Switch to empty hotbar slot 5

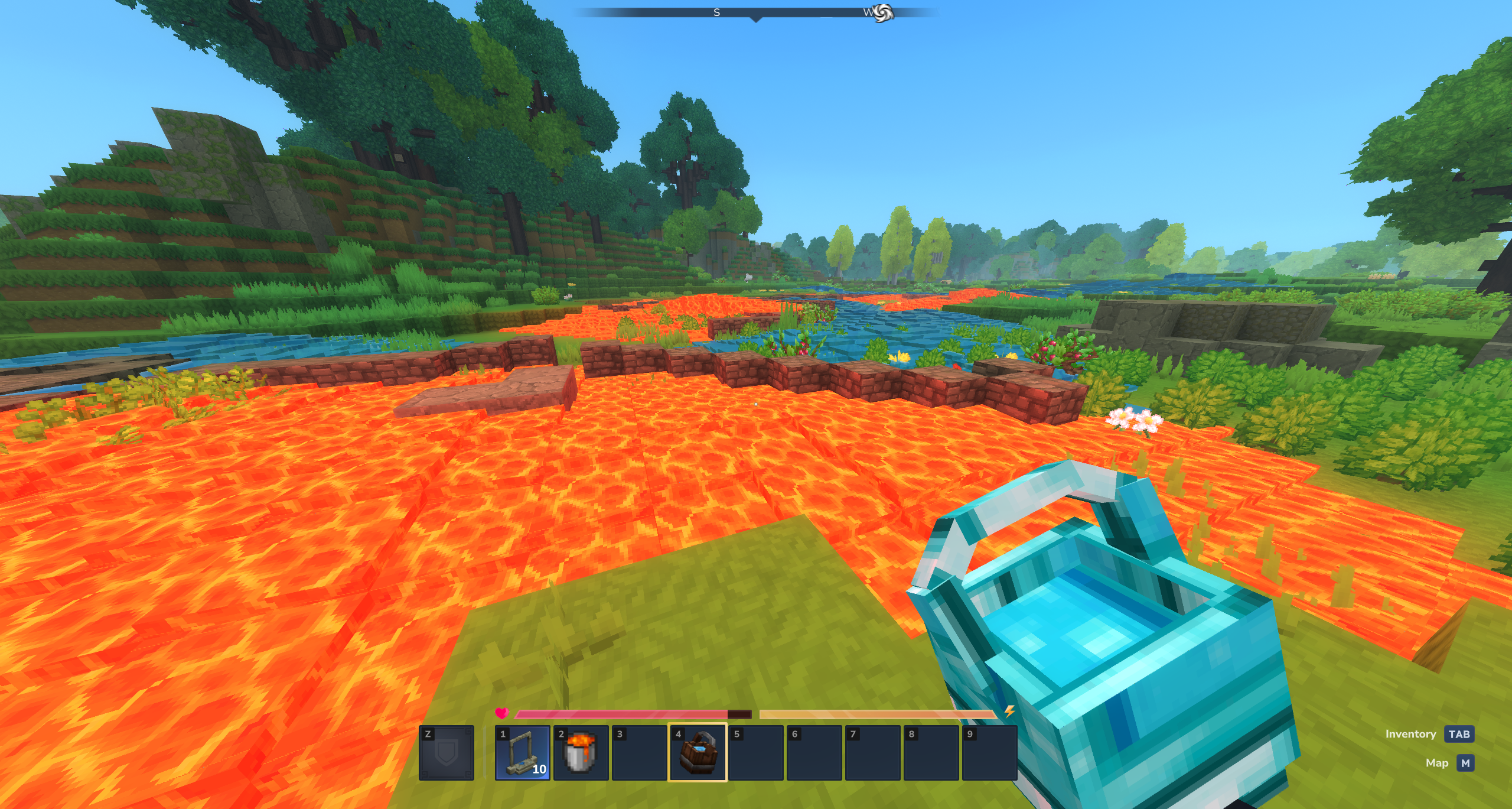756,753
